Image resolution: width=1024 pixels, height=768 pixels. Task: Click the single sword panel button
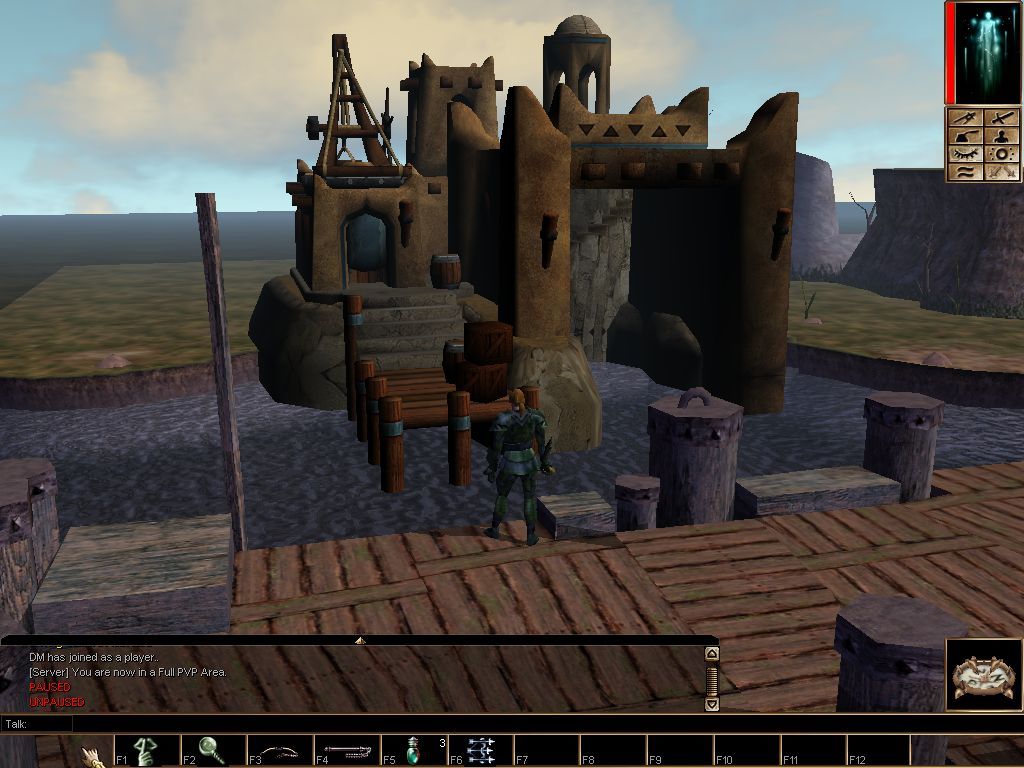tap(1001, 118)
